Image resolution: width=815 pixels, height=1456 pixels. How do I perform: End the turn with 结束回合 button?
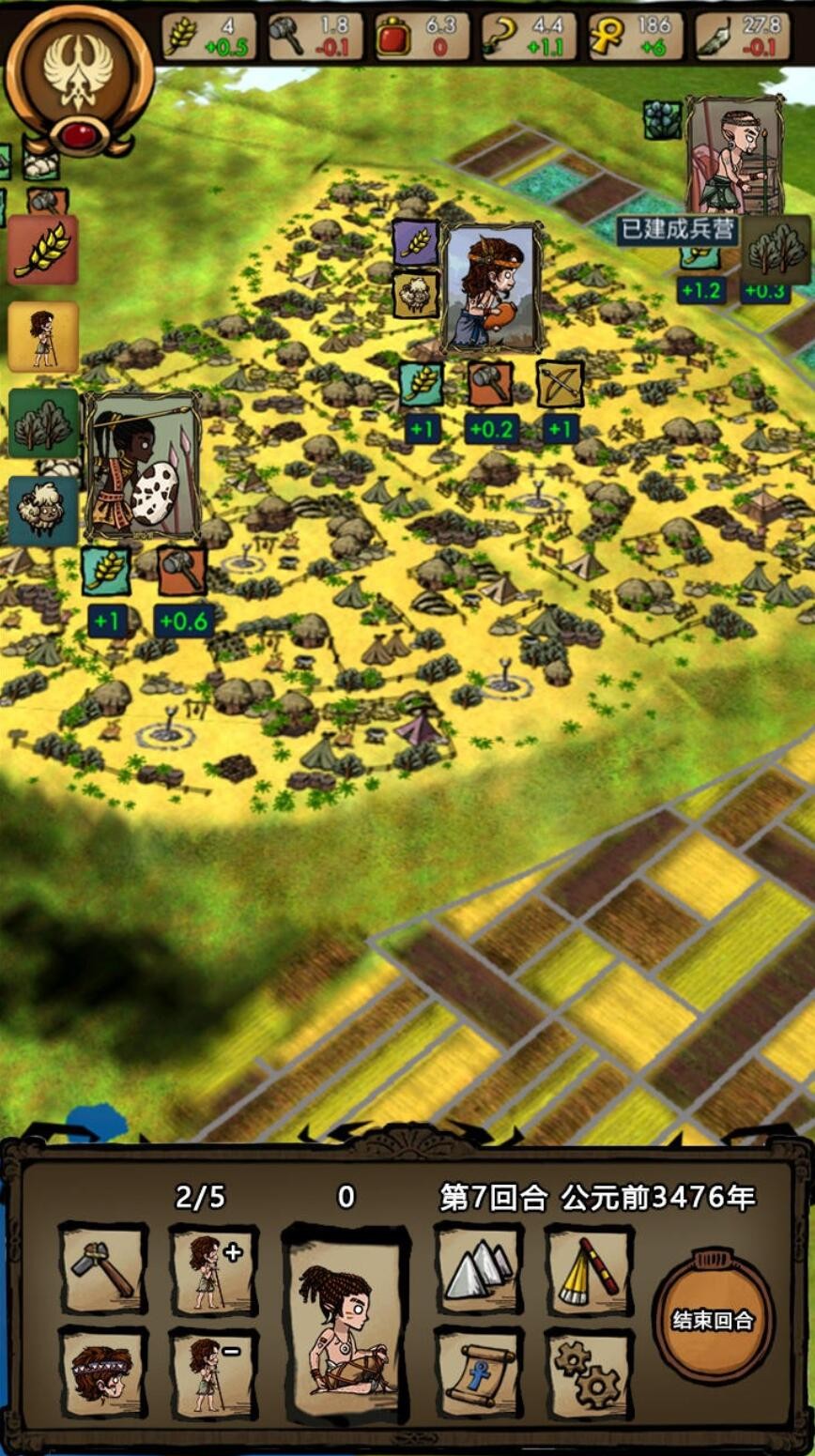[713, 1319]
